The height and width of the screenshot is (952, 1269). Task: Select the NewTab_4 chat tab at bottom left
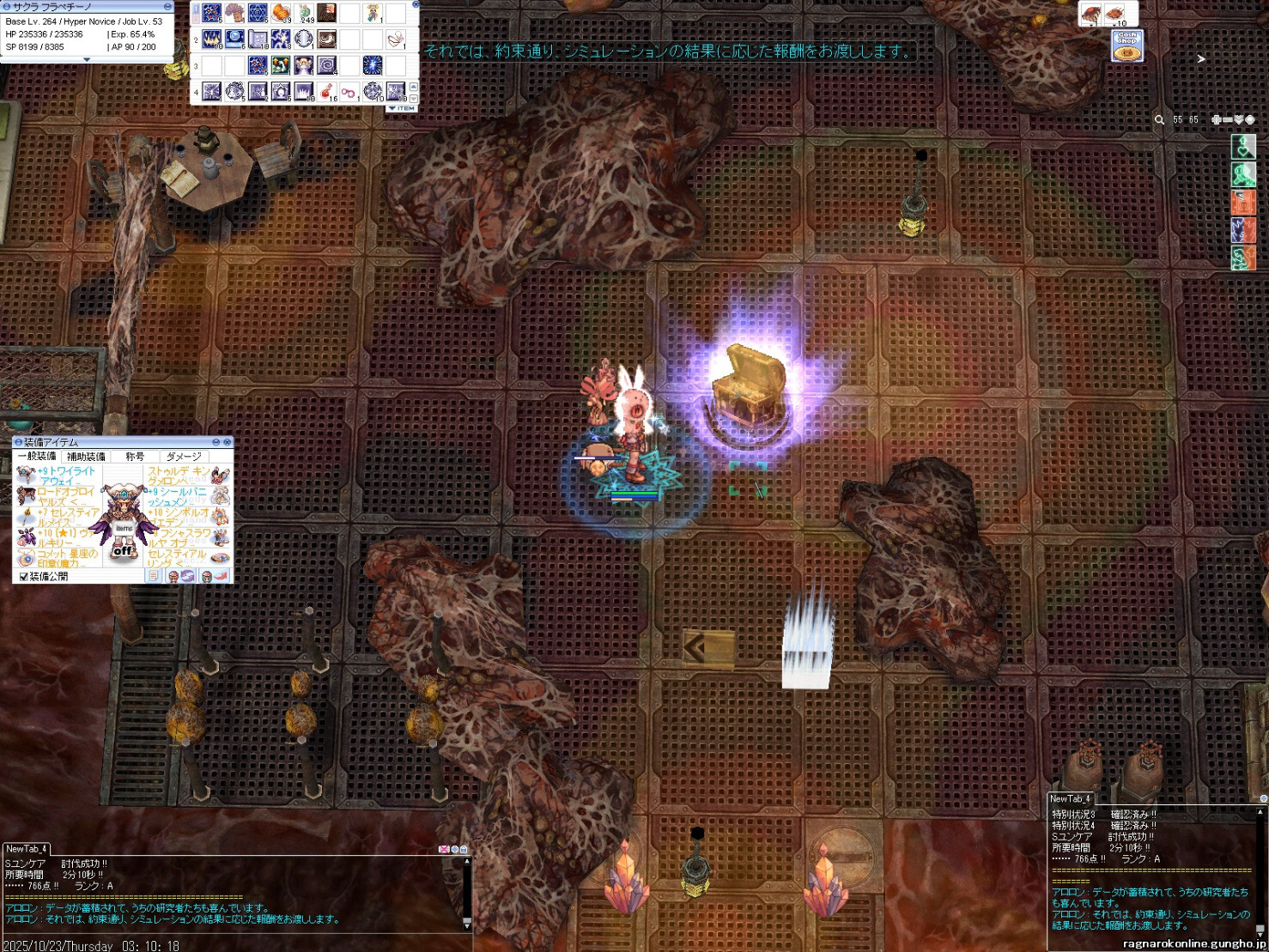pos(26,849)
